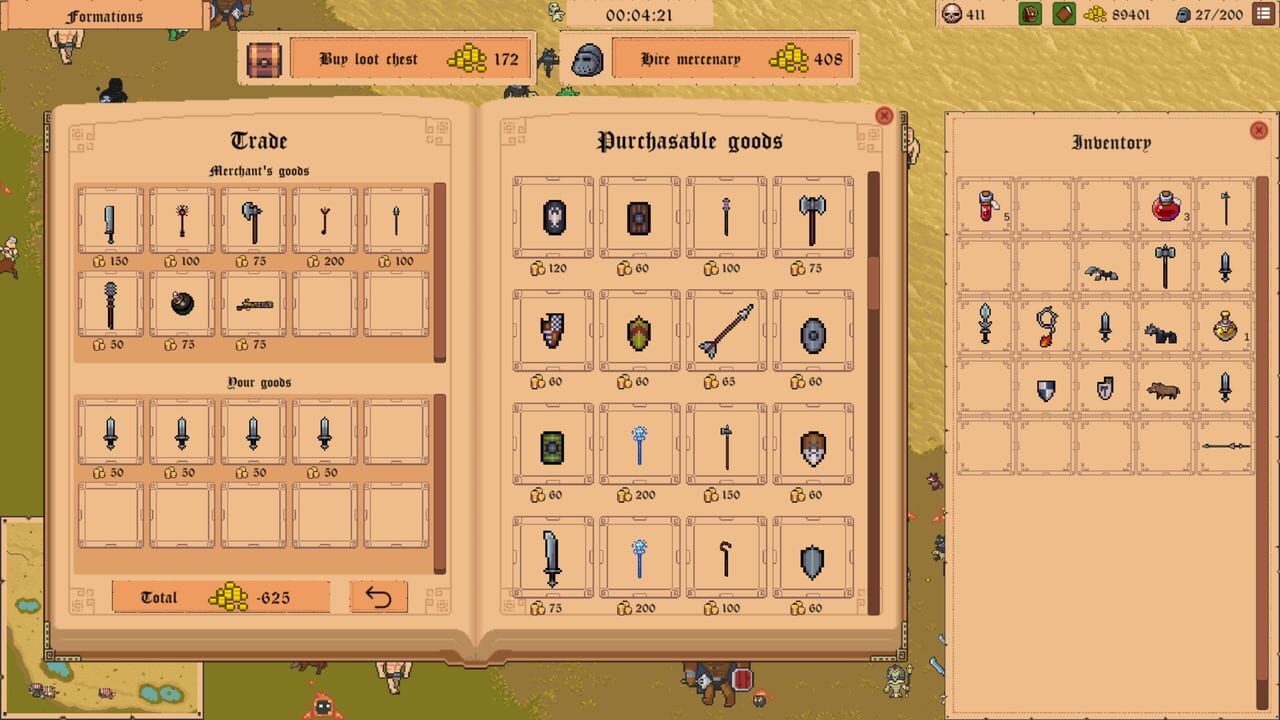
Task: Select the sword priced 75 in Purchasable goods
Action: tap(552, 557)
